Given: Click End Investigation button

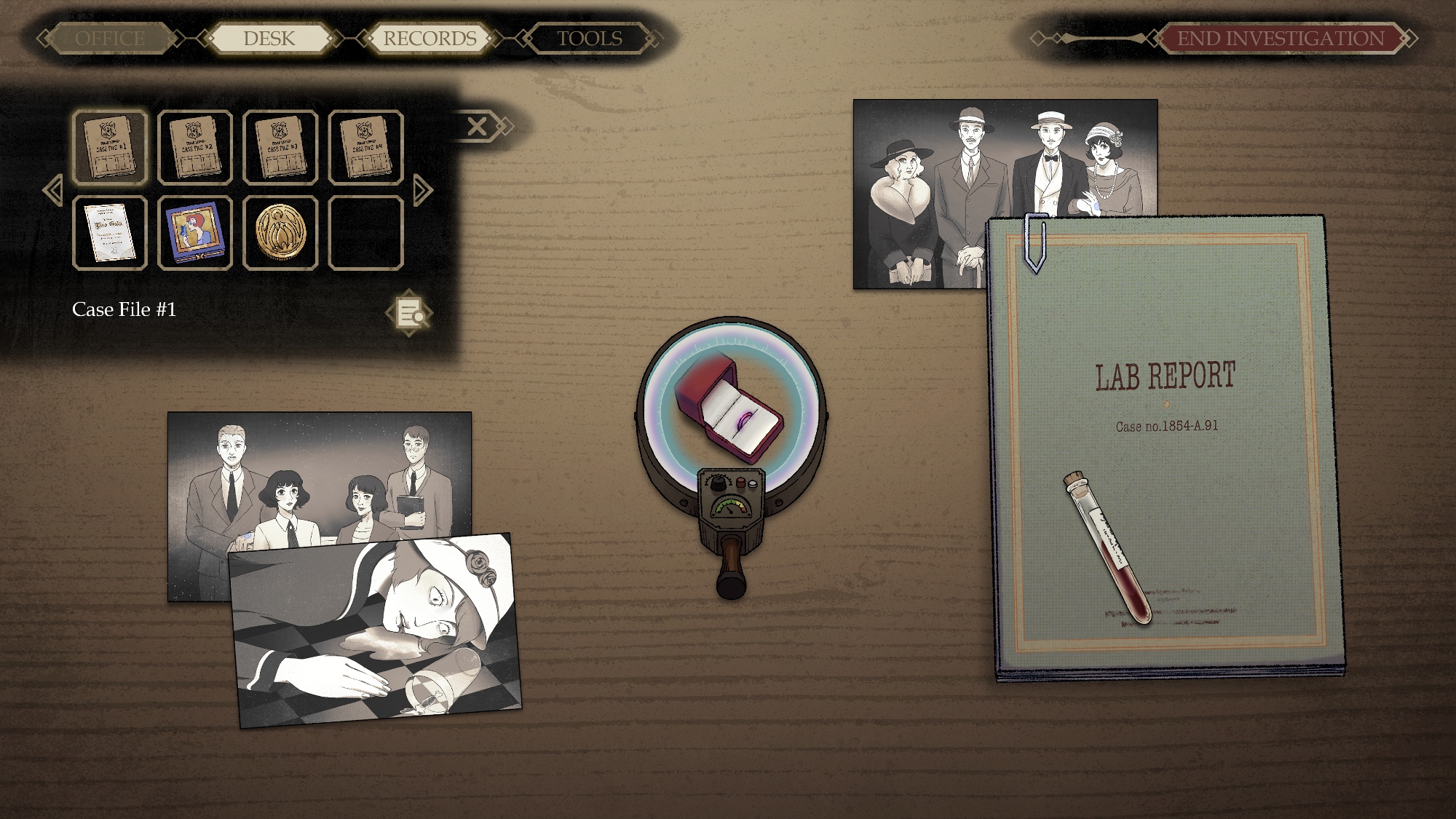Looking at the screenshot, I should pyautogui.click(x=1281, y=39).
